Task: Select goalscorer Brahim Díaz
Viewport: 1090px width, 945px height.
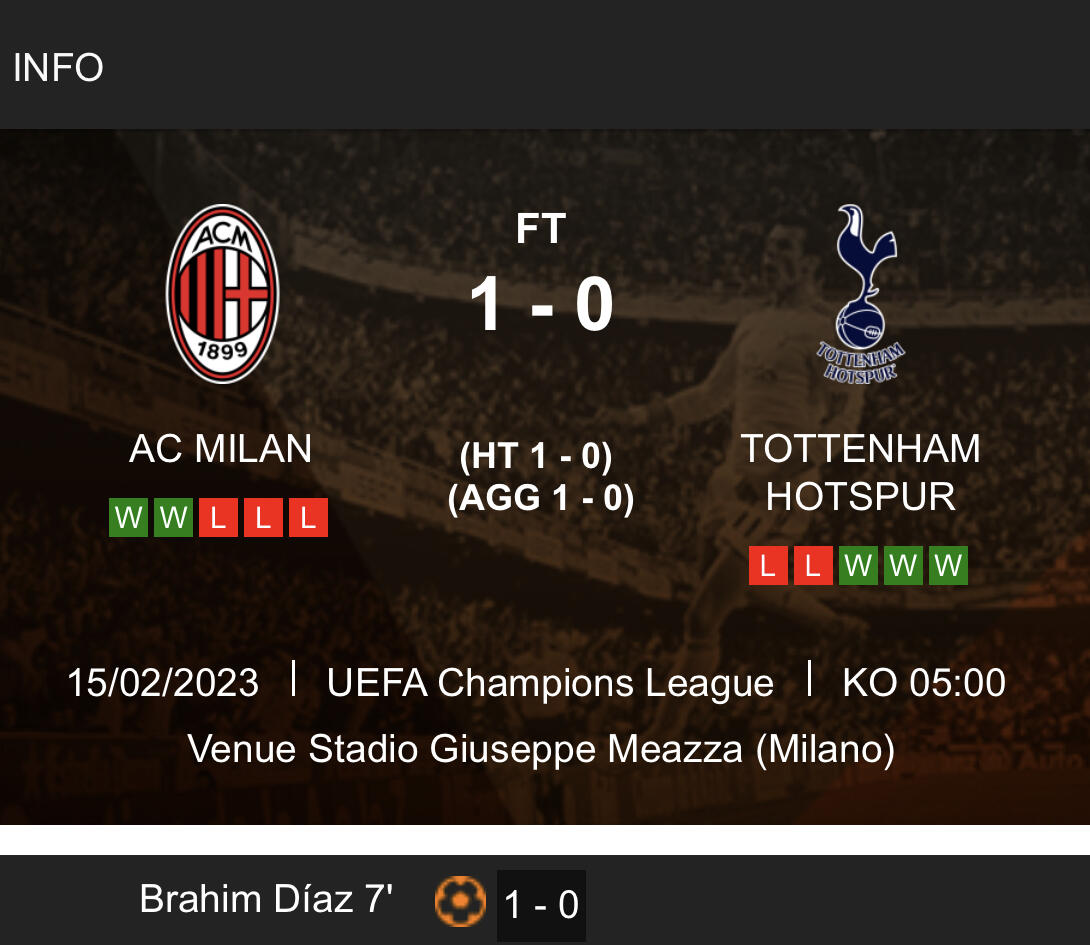Action: click(266, 900)
